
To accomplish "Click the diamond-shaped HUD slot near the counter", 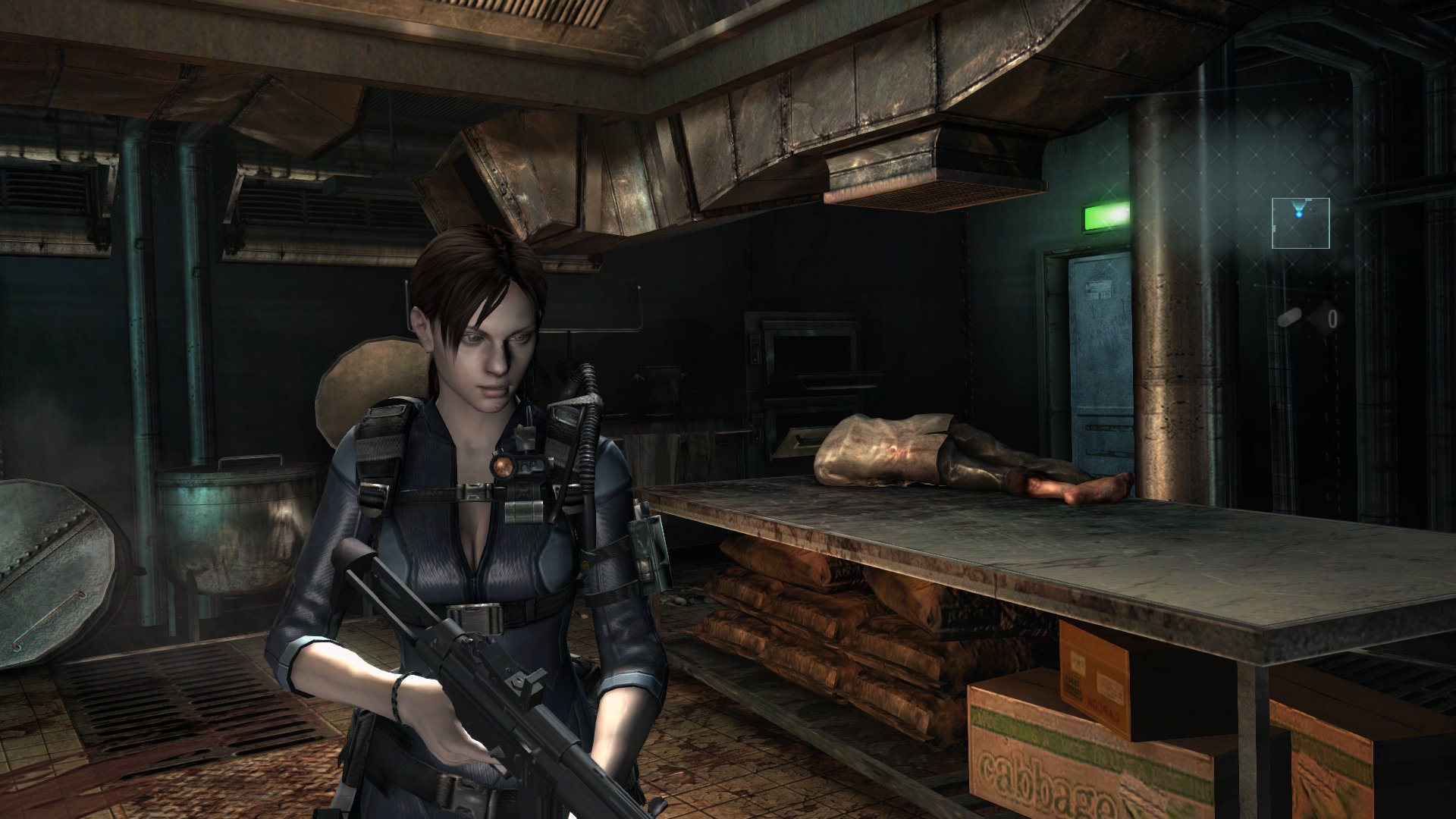I will click(1326, 318).
